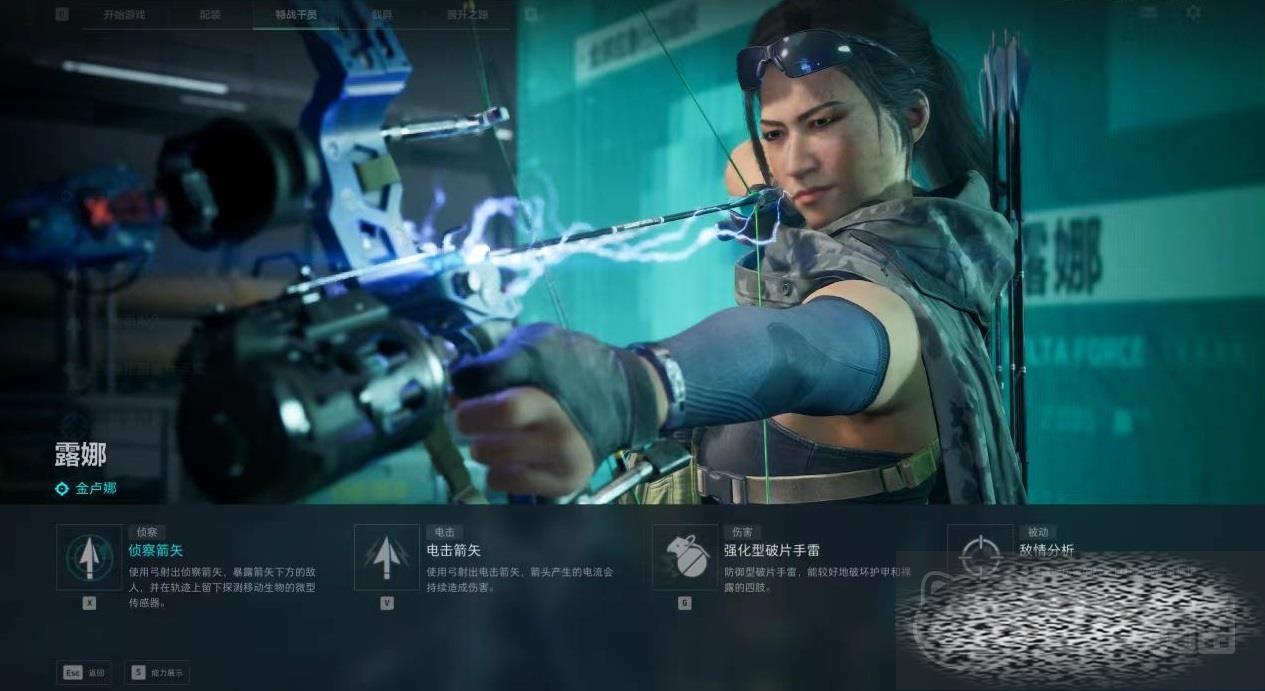Choose the 电击箭矢 shock arrow ability icon
Viewport: 1265px width, 691px height.
coord(387,557)
